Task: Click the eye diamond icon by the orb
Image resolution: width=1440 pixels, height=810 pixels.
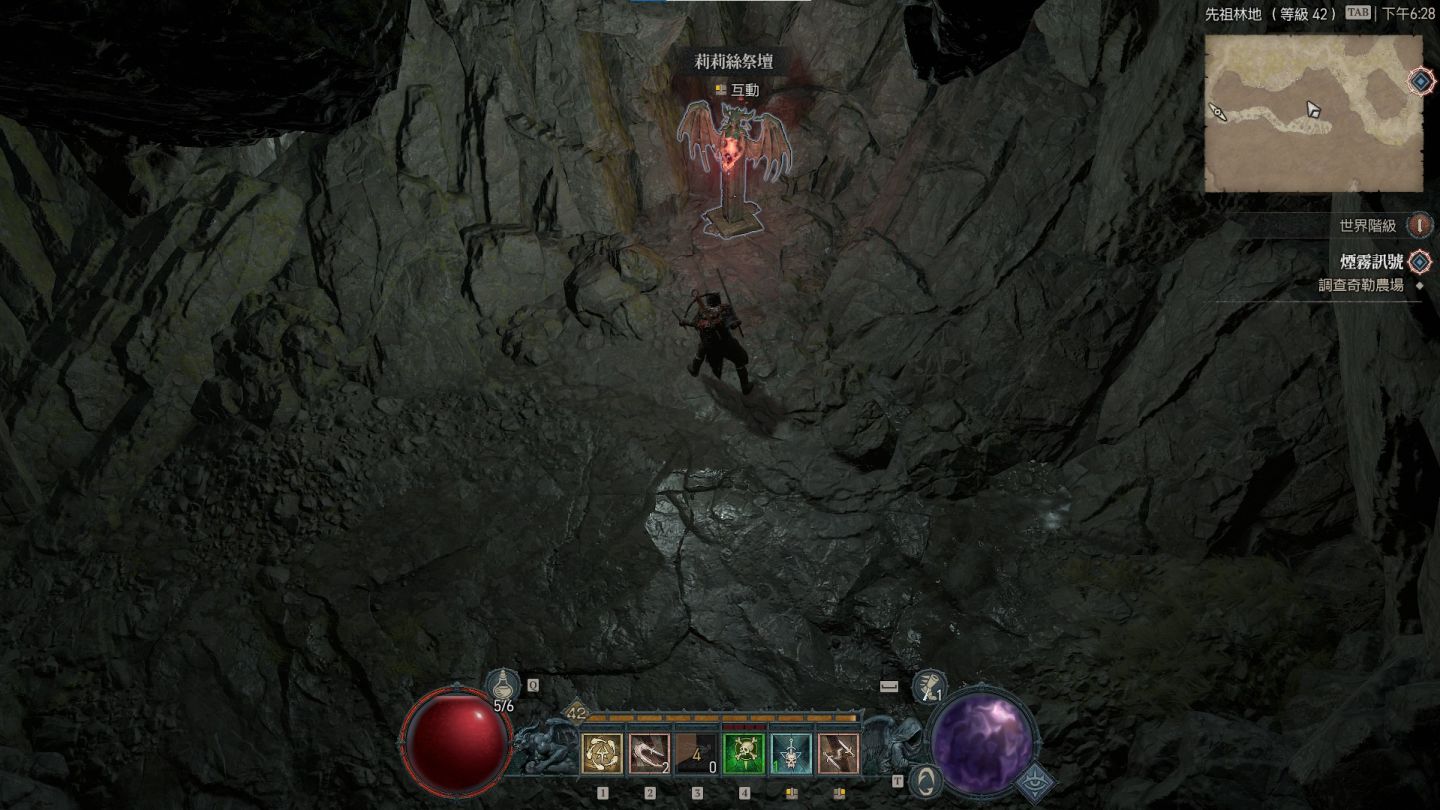Action: (x=1036, y=783)
